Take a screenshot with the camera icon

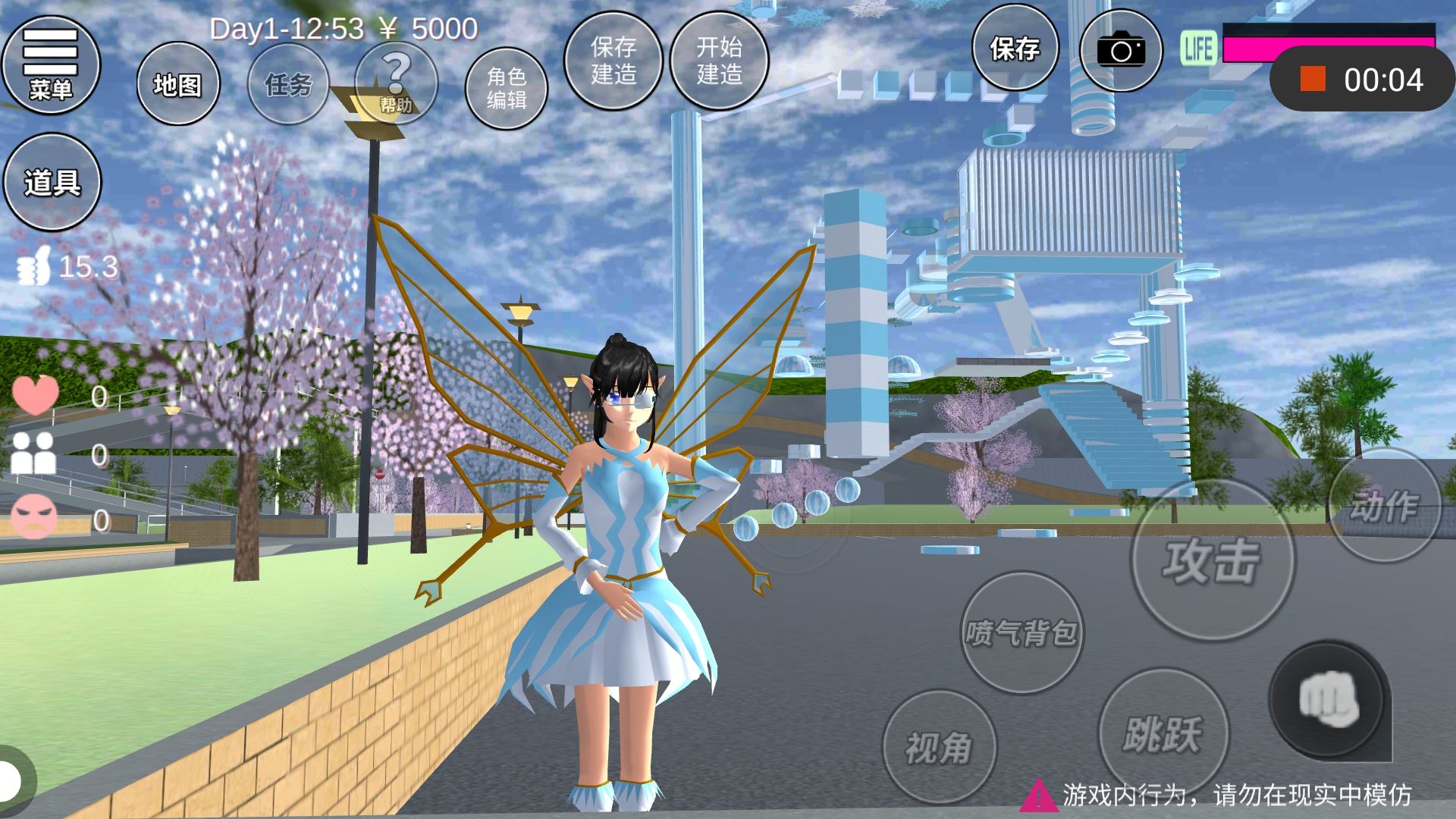(1121, 50)
